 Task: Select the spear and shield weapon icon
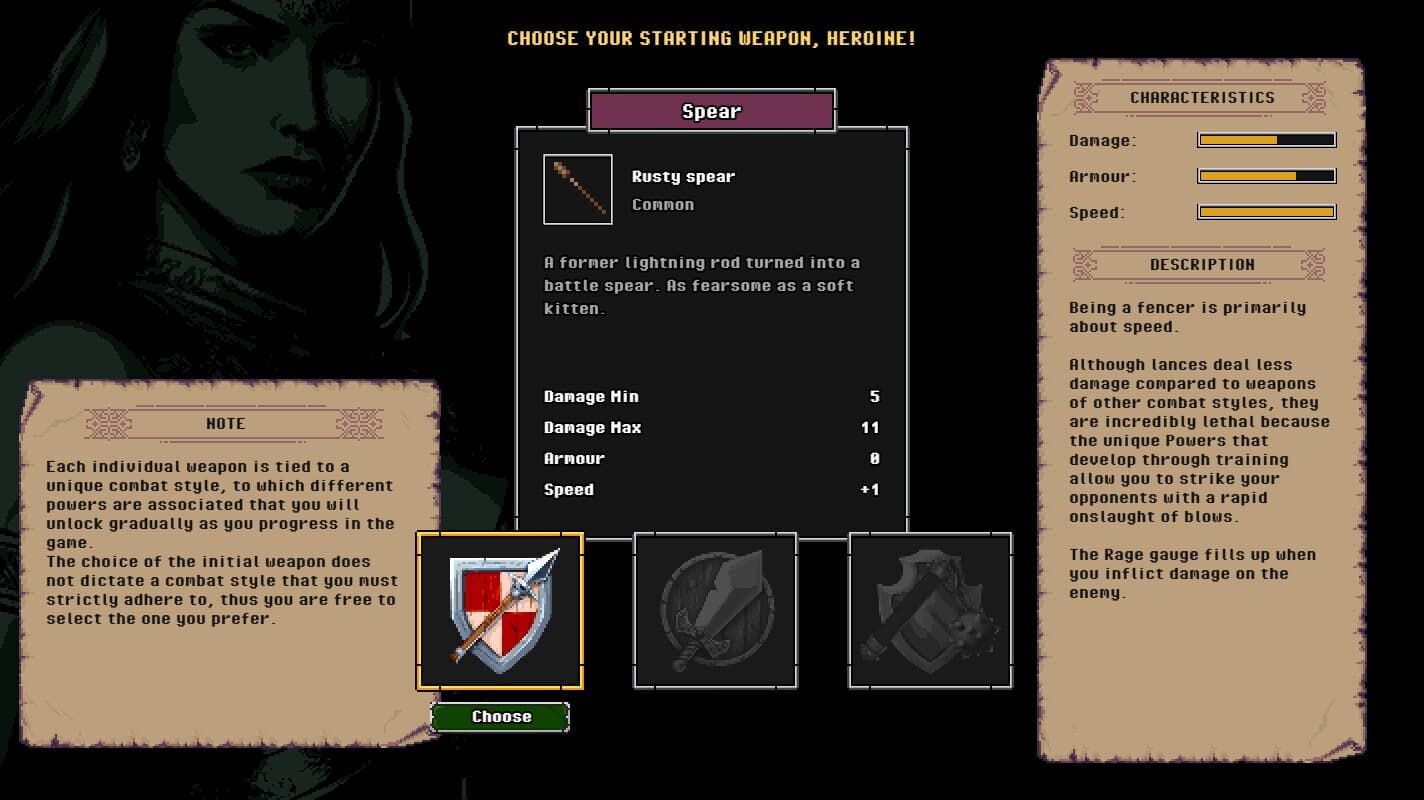(x=500, y=610)
